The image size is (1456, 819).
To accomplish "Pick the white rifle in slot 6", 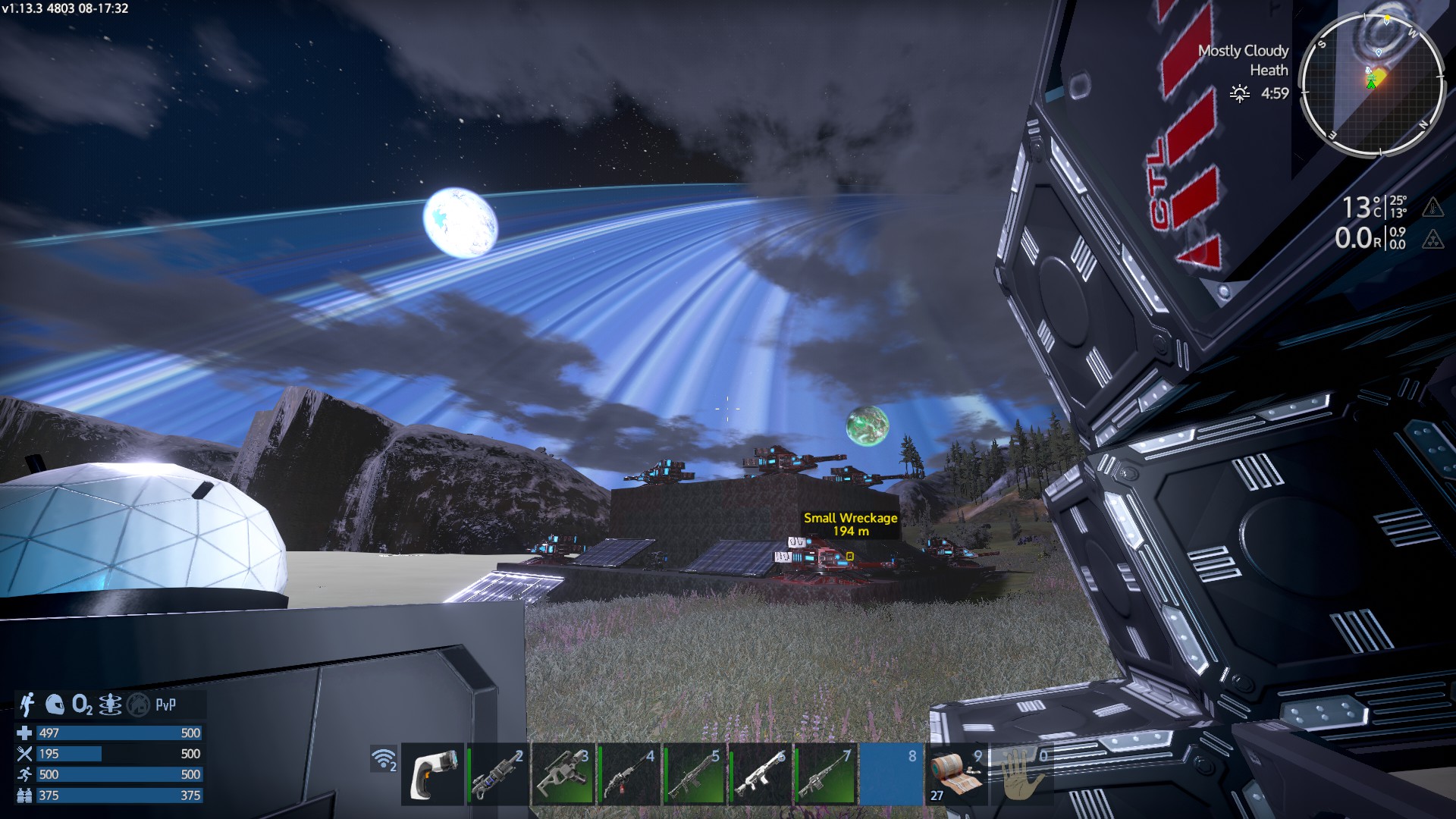I will point(759,773).
